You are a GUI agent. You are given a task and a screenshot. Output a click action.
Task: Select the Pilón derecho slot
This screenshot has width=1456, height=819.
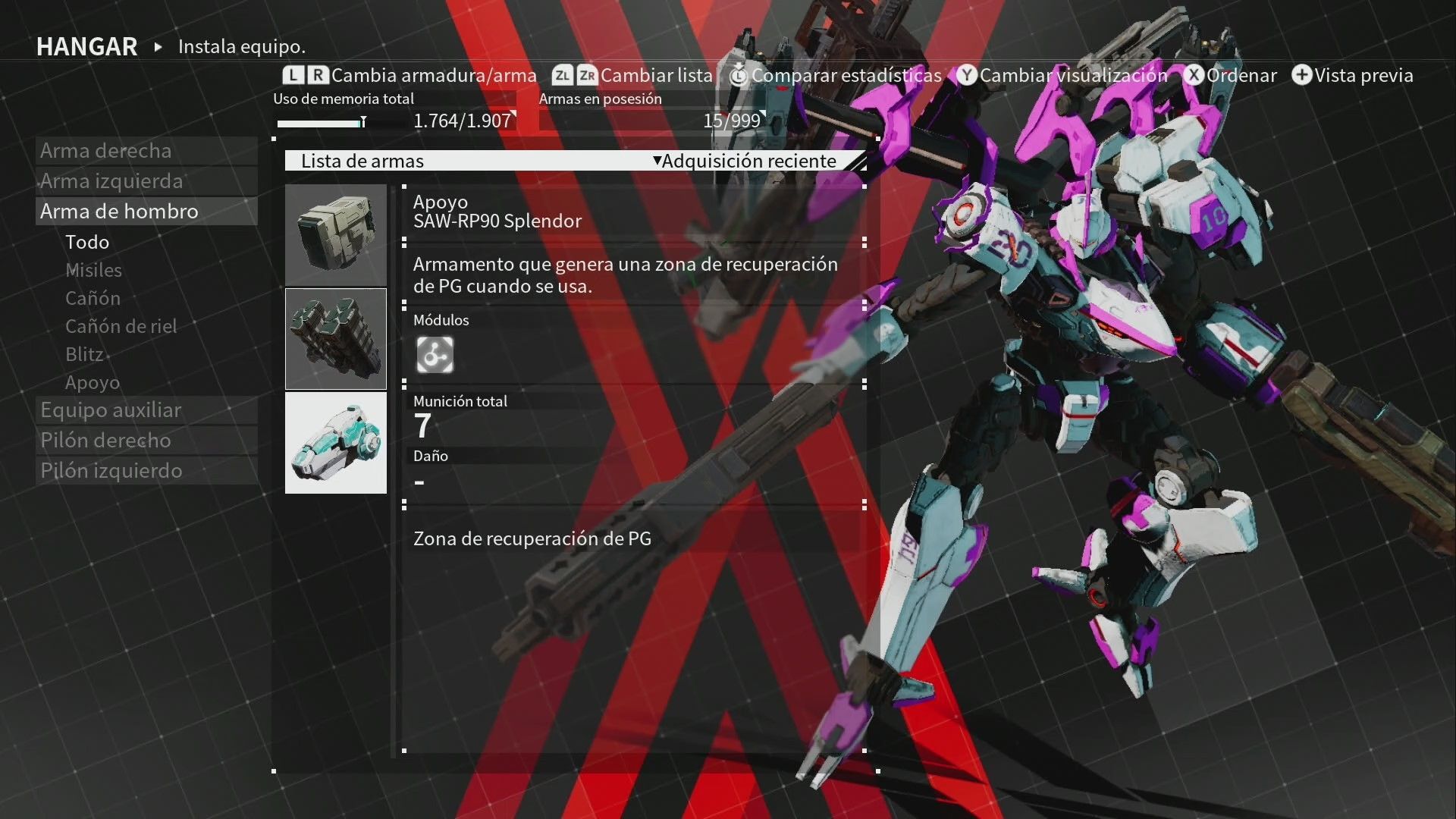[x=105, y=441]
